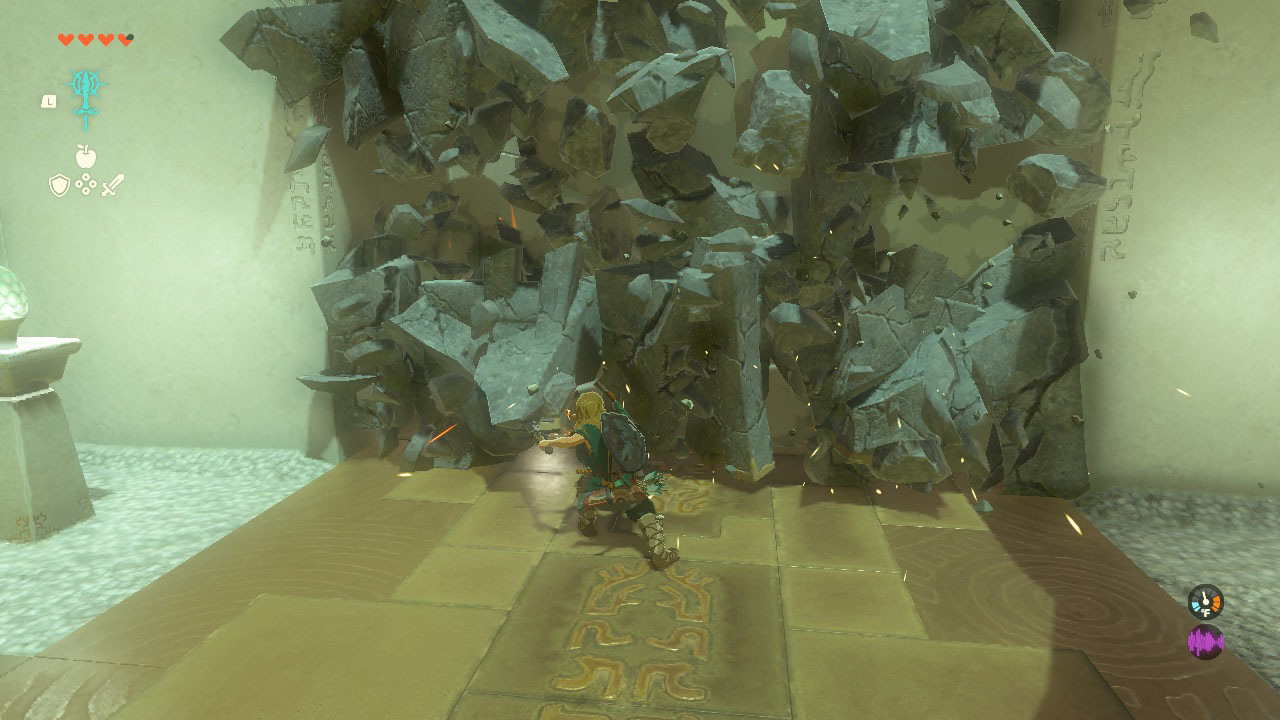Image resolution: width=1280 pixels, height=720 pixels.
Task: Click the sword attack buff icon
Action: click(x=113, y=183)
